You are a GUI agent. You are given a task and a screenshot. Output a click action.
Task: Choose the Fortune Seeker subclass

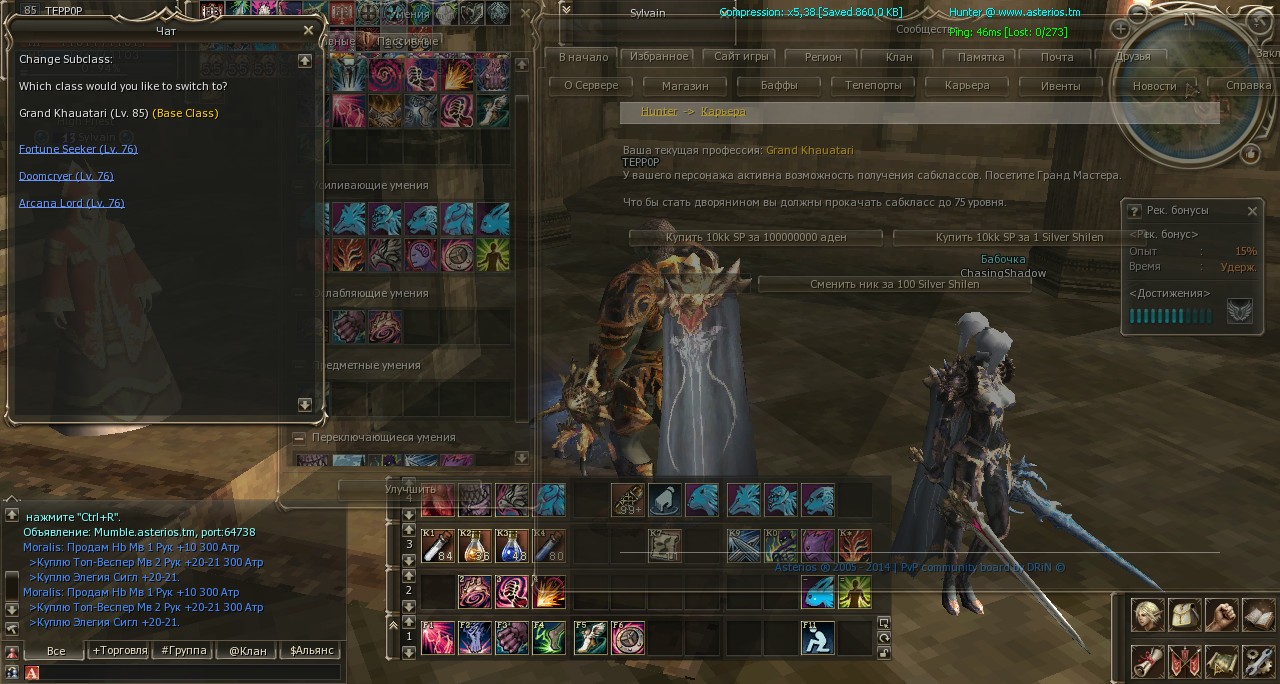[78, 149]
